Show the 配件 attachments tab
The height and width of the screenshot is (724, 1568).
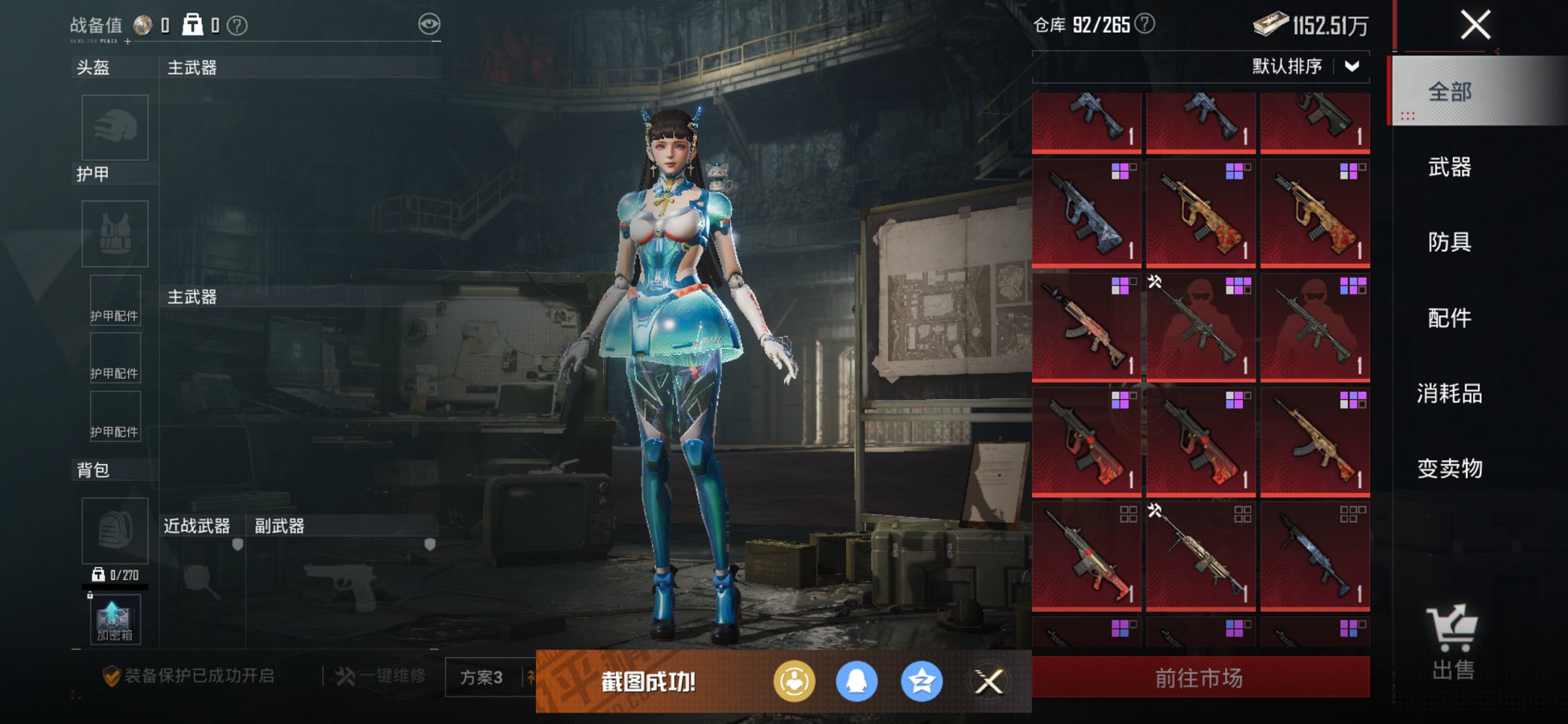point(1449,318)
